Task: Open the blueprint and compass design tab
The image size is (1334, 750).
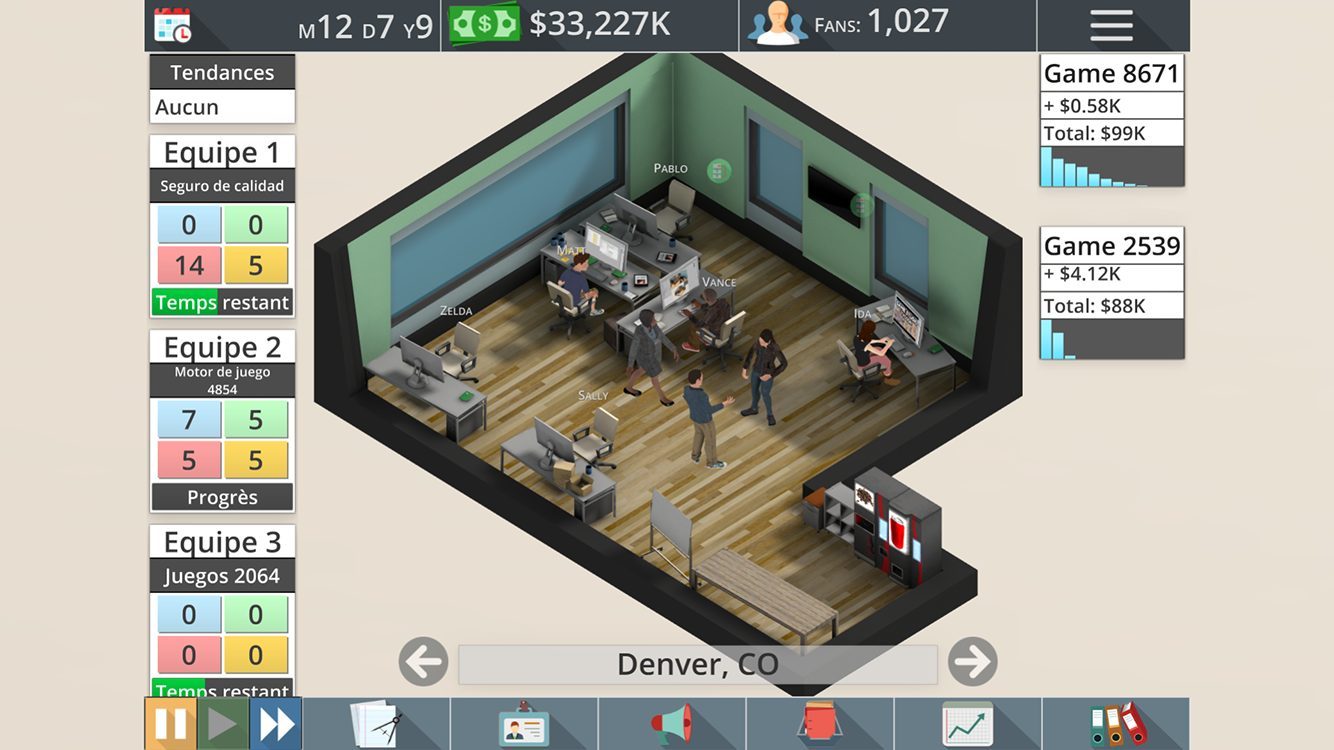Action: (376, 724)
